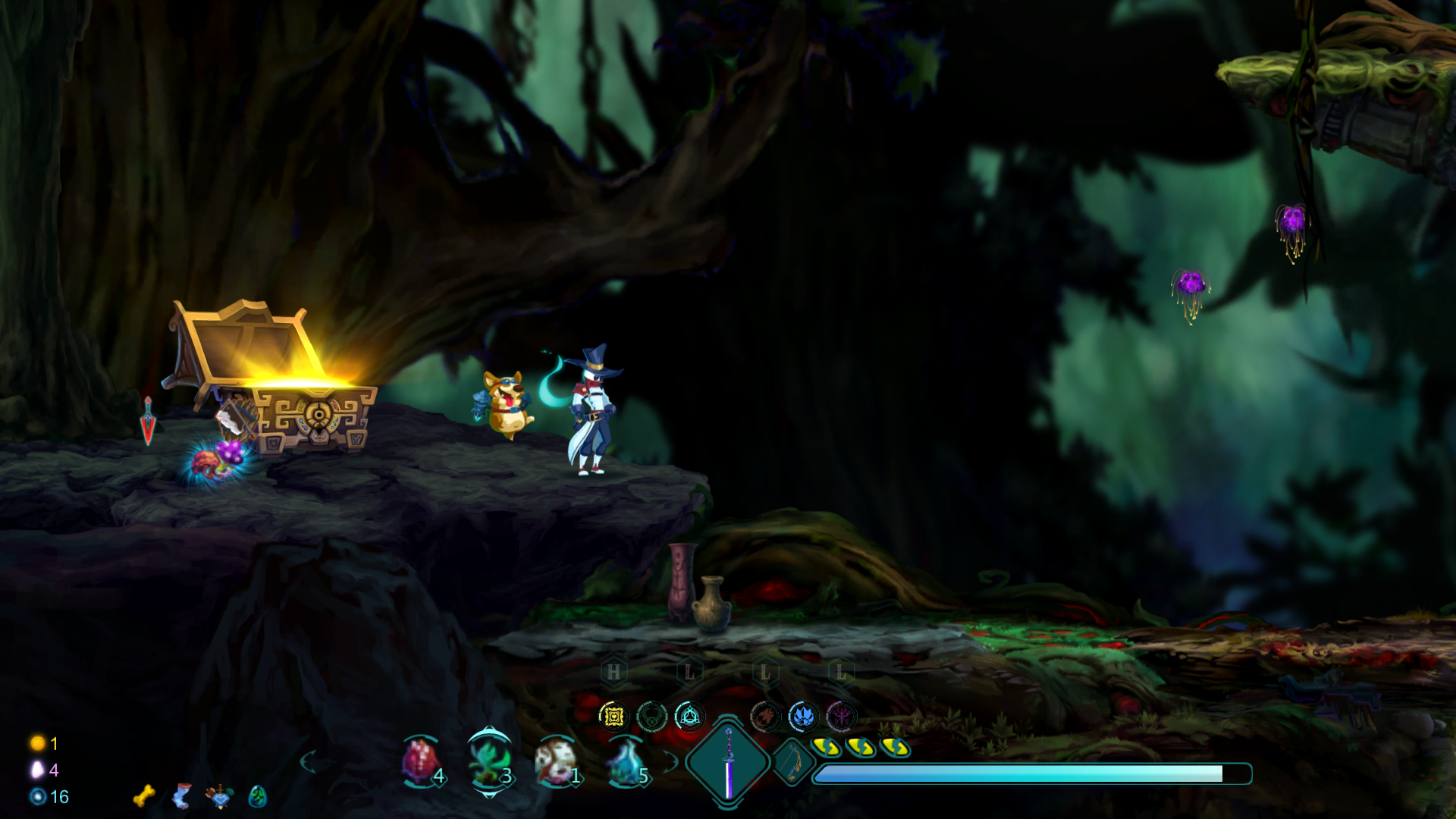The height and width of the screenshot is (819, 1456).
Task: Inspect the golden bone relic icon
Action: coord(143,795)
